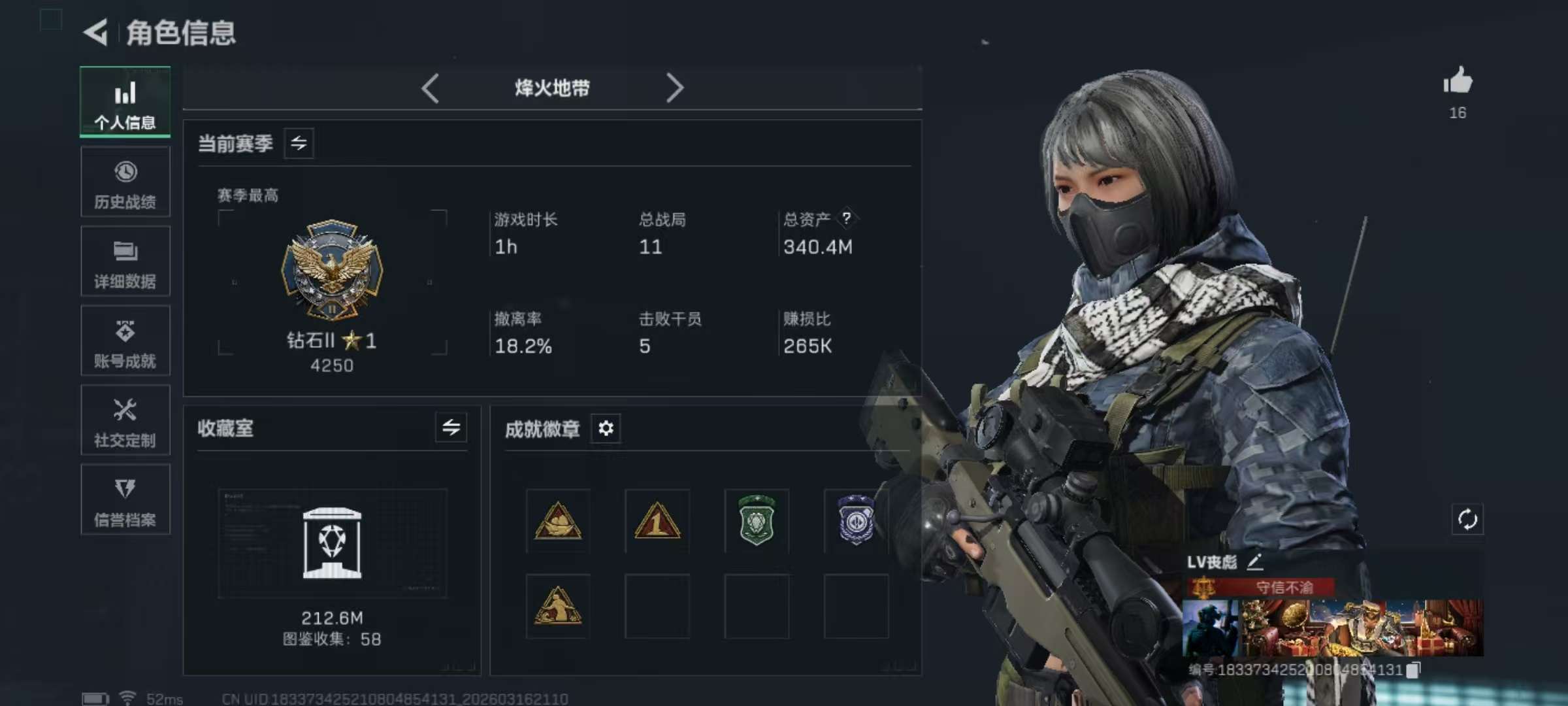Open the 详细数据 detailed stats panel
This screenshot has width=1568, height=706.
point(125,261)
